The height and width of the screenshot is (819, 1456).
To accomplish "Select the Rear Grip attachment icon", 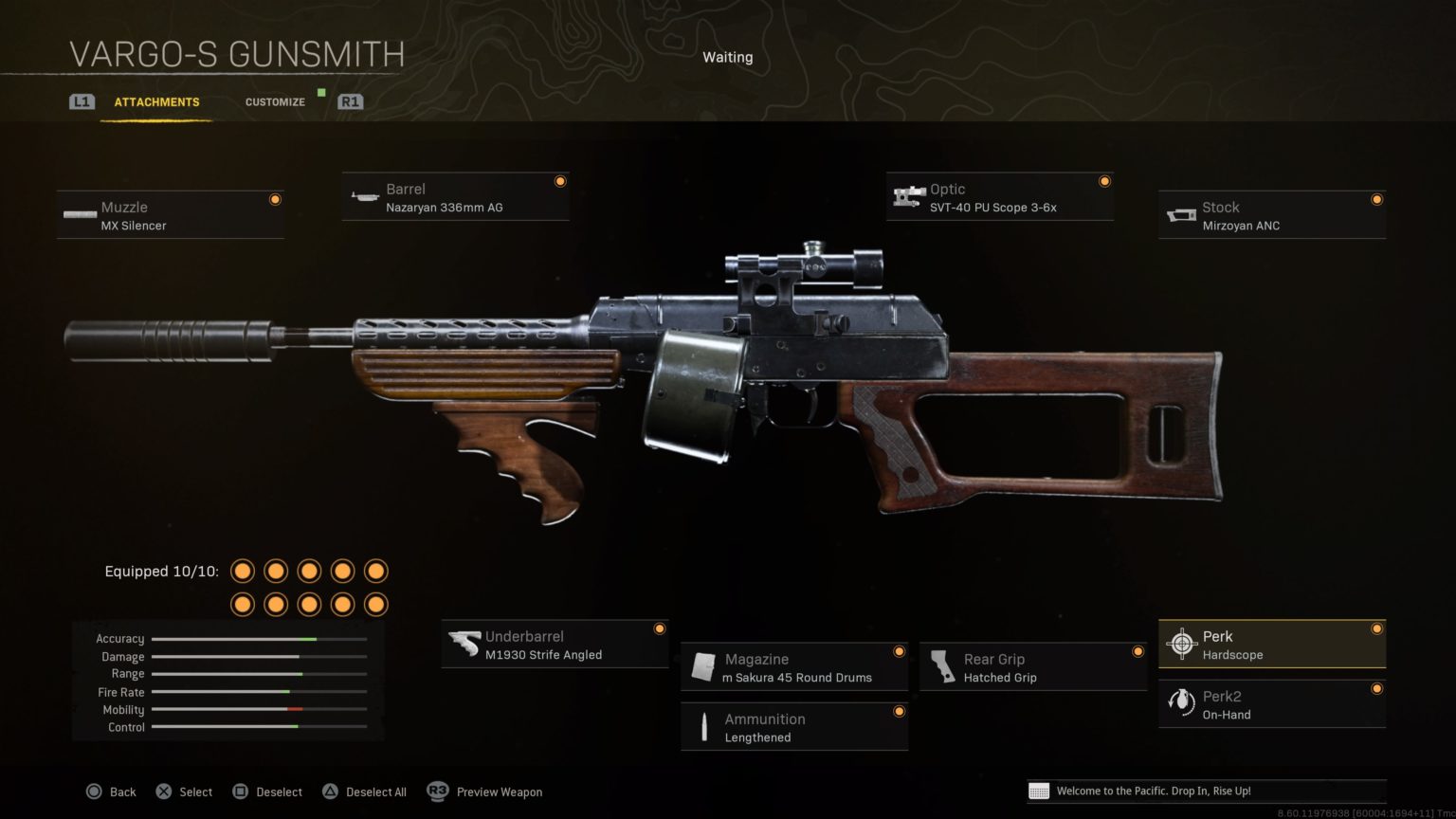I will 943,666.
